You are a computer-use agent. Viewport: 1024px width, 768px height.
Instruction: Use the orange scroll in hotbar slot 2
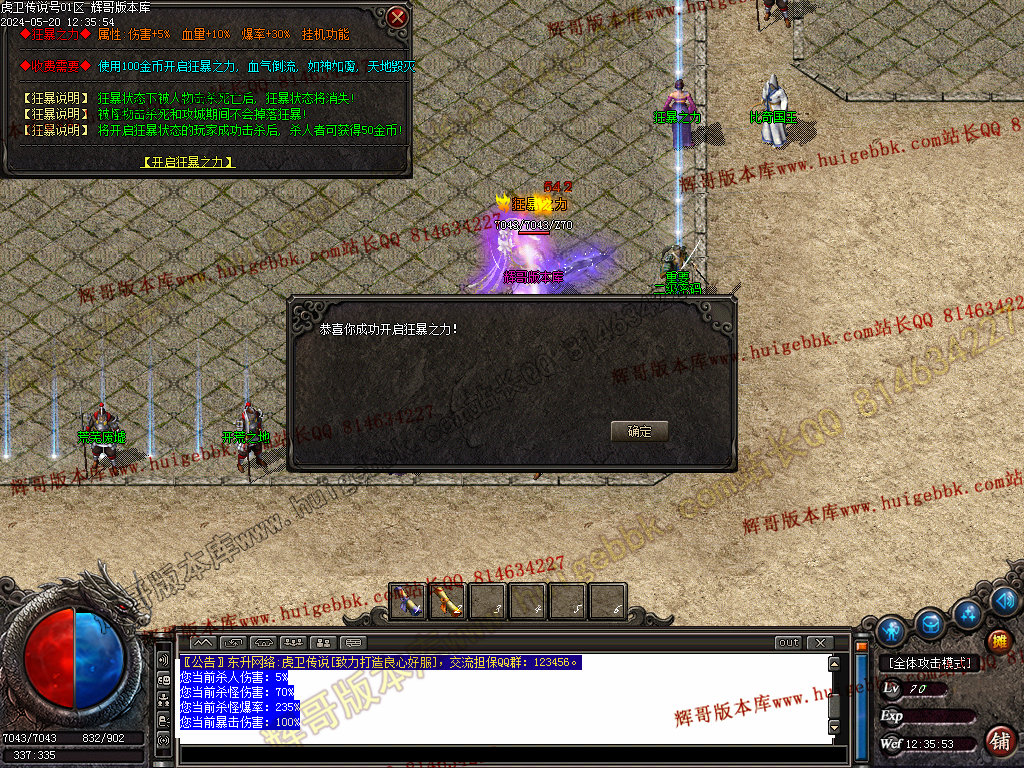pyautogui.click(x=447, y=601)
